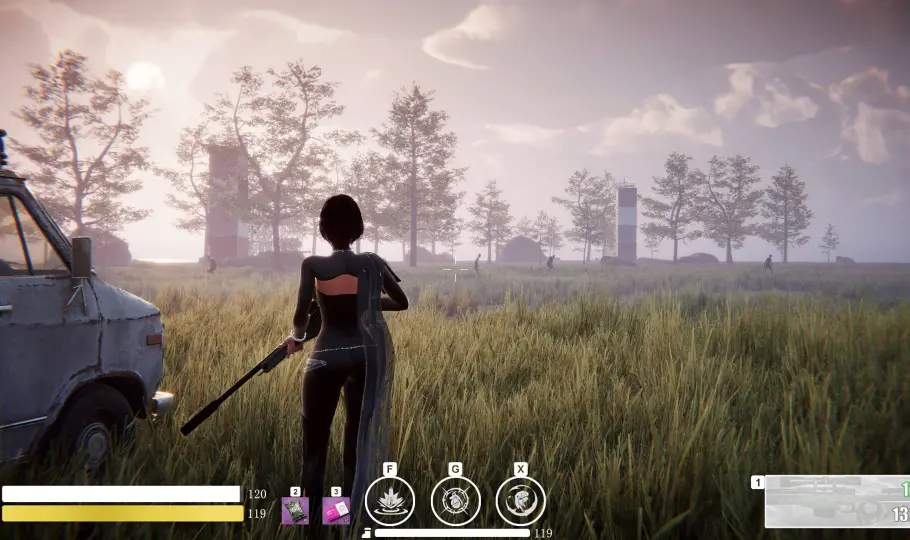The width and height of the screenshot is (910, 540).
Task: Use the pink box item slot
Action: point(337,511)
